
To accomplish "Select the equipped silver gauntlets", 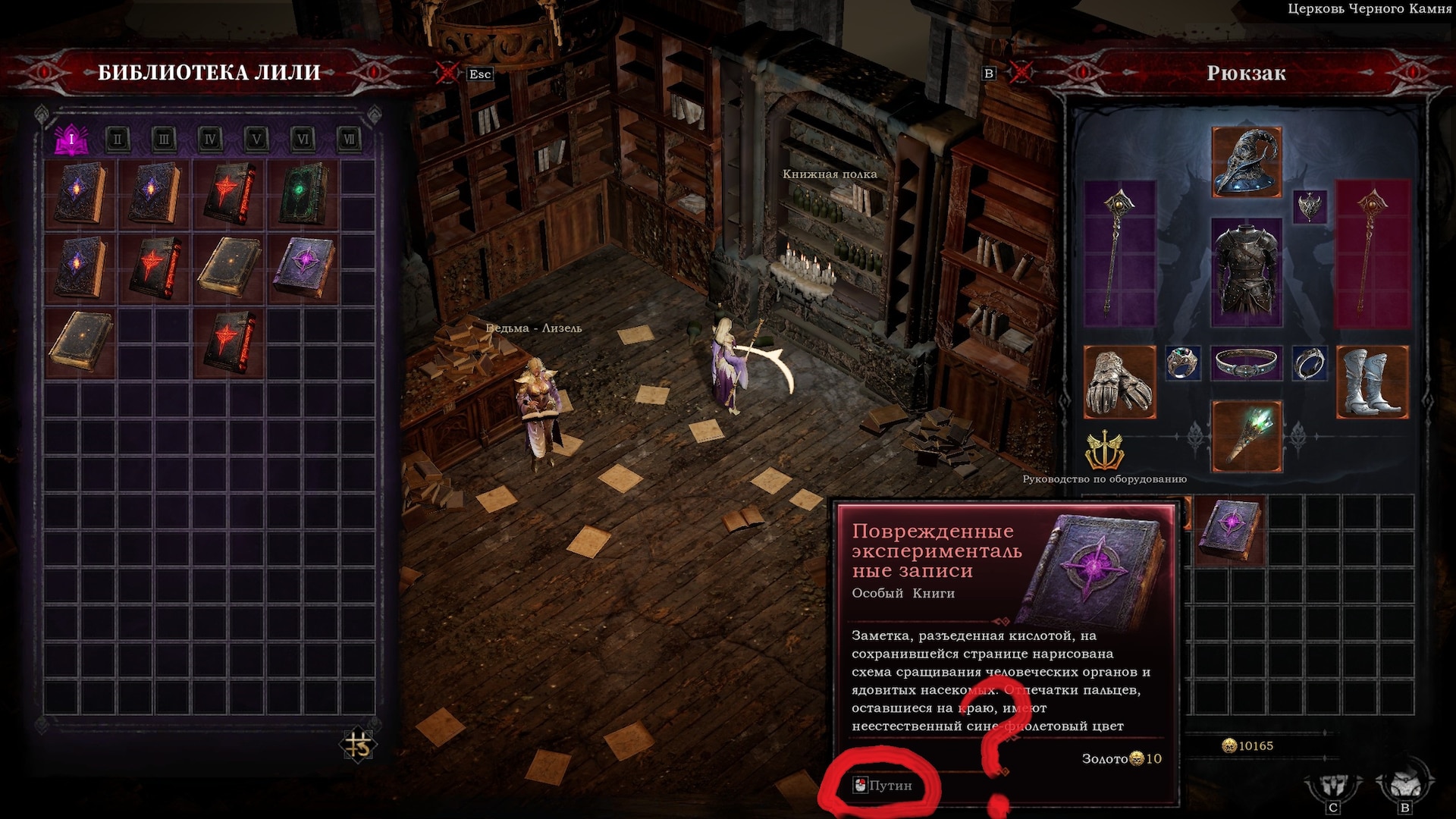I will tap(1119, 382).
